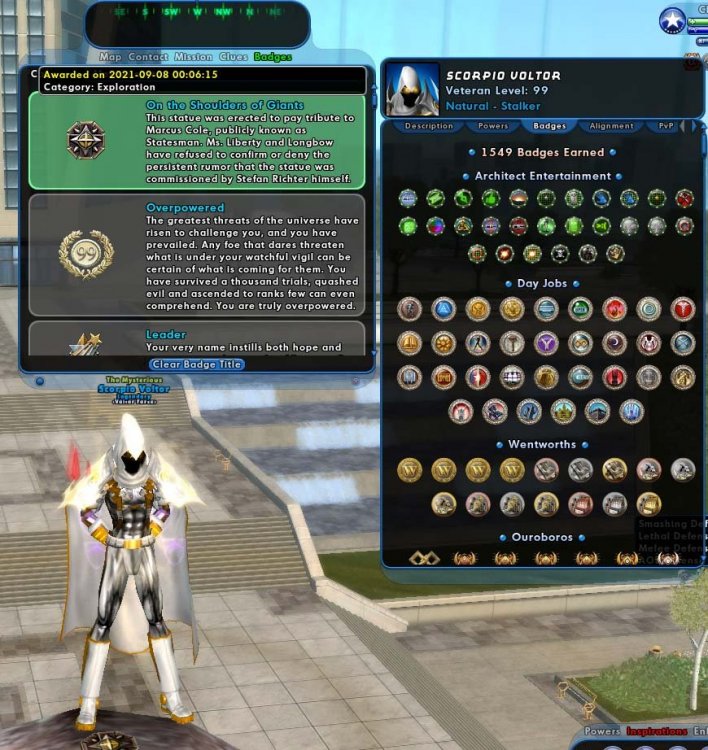Show the Mission tab
The image size is (708, 750).
(x=193, y=57)
